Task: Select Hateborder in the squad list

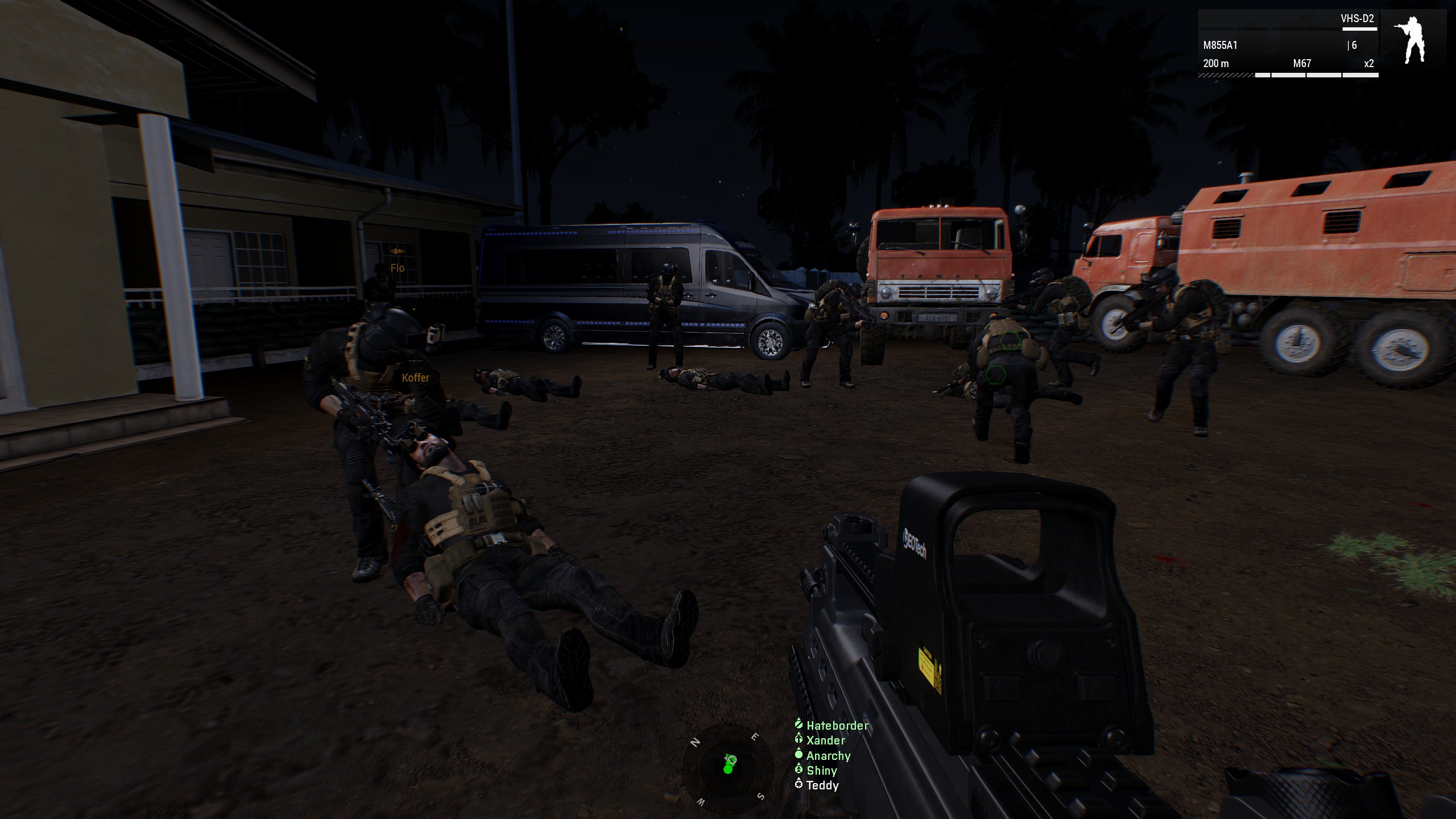Action: click(837, 726)
